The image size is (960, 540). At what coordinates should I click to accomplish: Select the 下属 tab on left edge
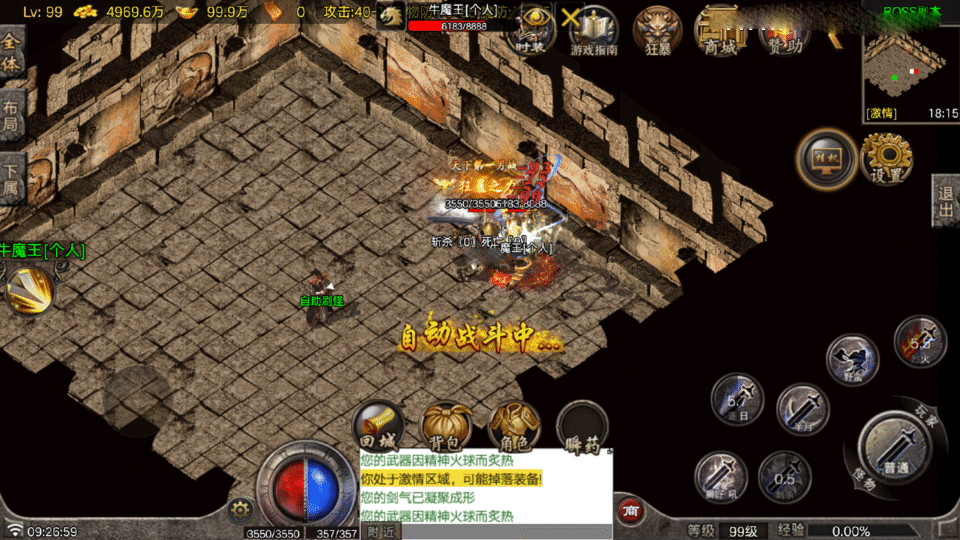click(11, 177)
